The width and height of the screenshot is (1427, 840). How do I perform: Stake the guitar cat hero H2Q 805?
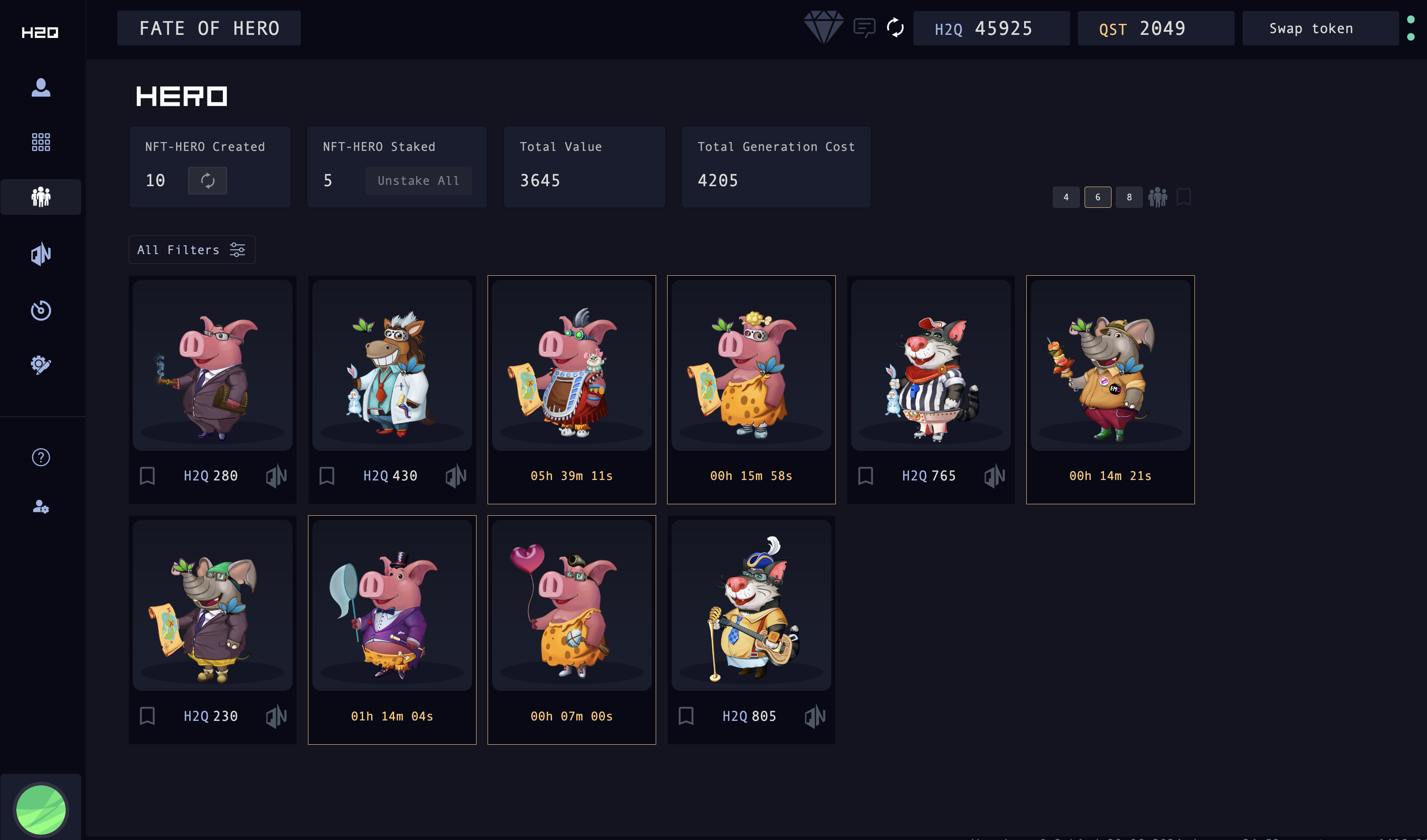(x=815, y=716)
